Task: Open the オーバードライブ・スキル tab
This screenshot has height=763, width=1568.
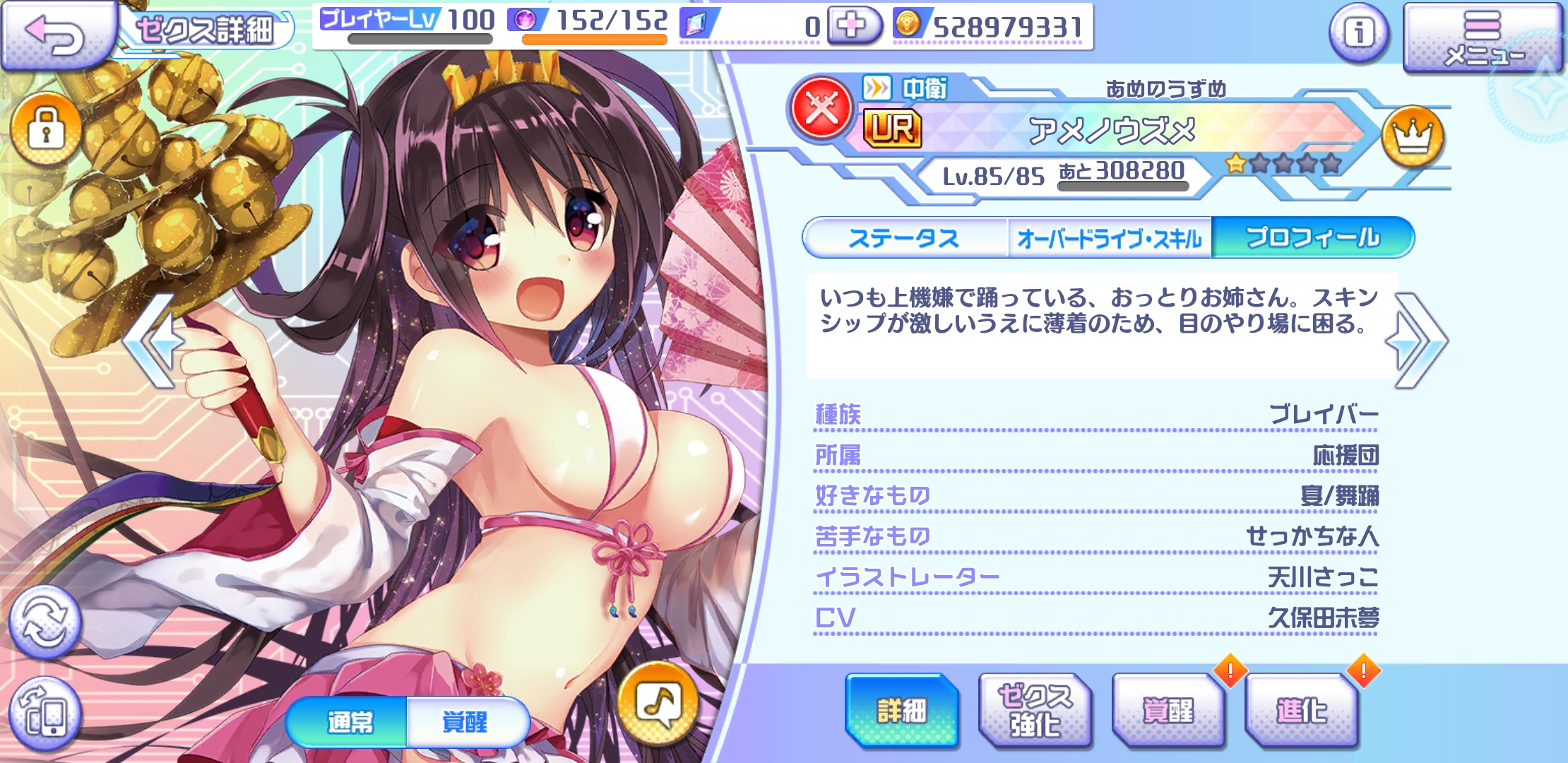Action: 1109,238
